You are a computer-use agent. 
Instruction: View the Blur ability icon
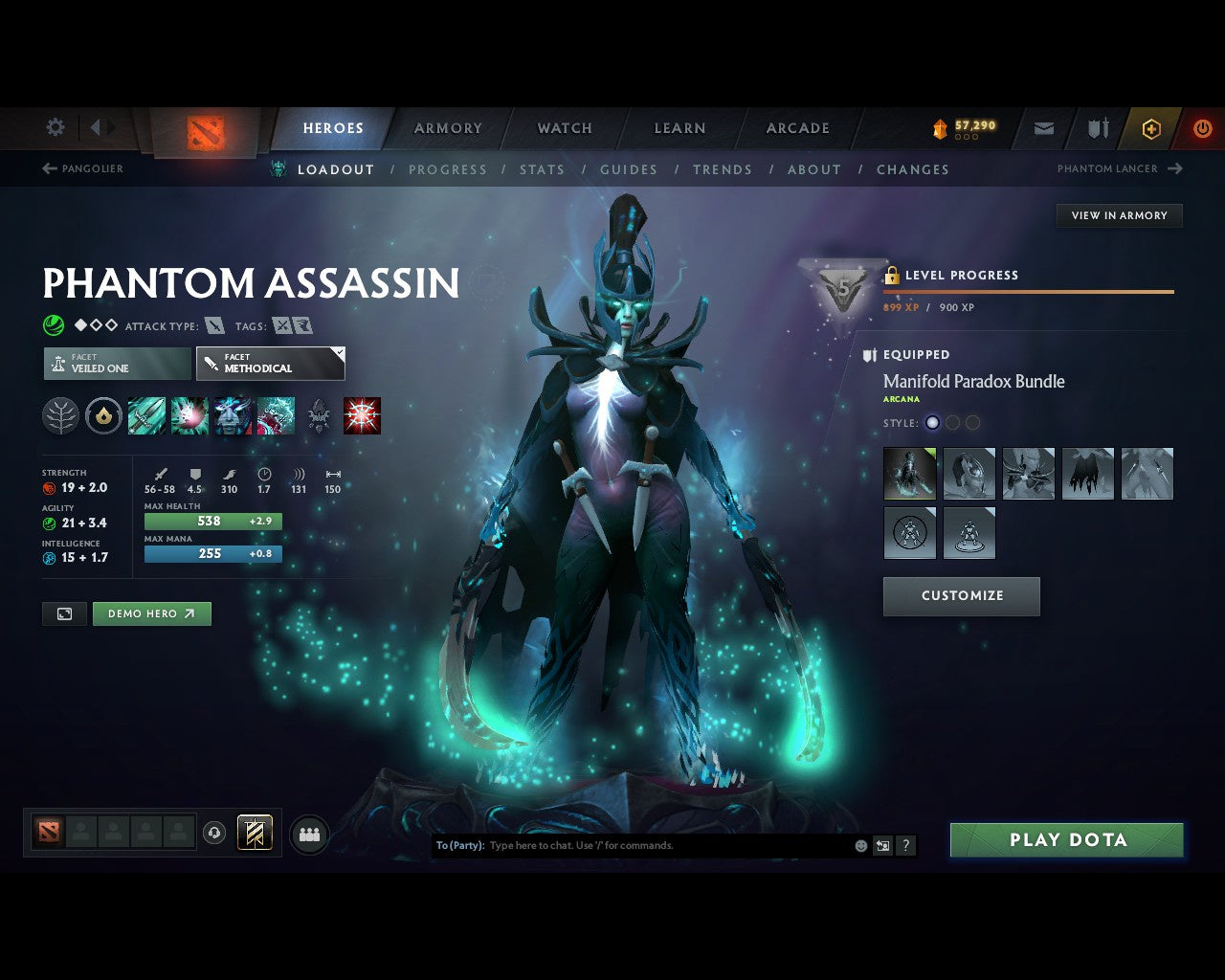233,415
